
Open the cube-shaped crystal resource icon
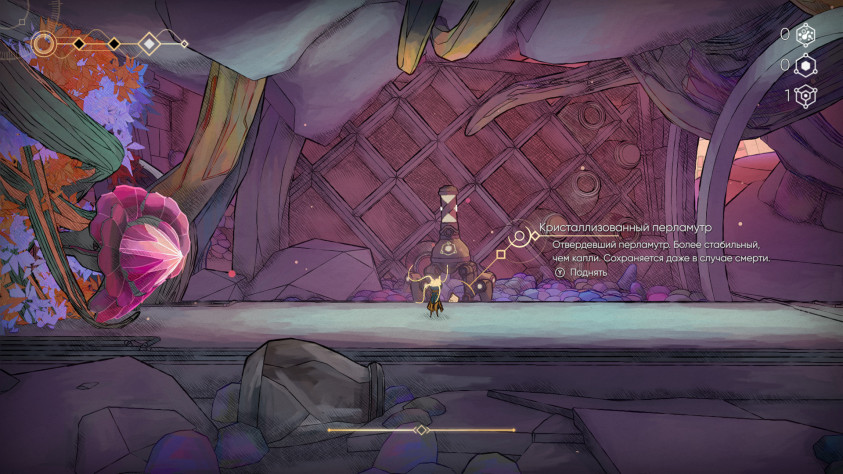pyautogui.click(x=805, y=96)
